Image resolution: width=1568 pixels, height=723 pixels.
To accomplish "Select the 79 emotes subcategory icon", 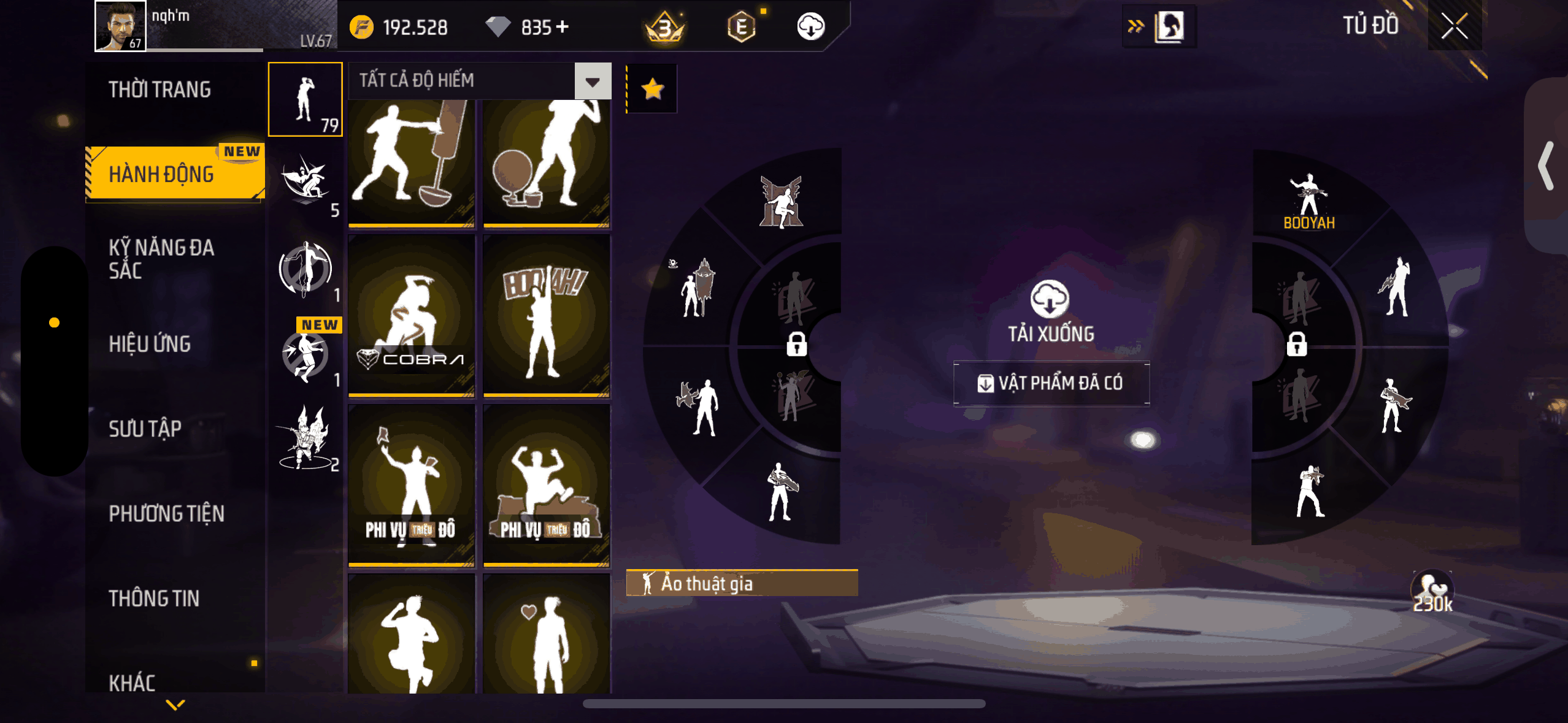I will click(306, 99).
